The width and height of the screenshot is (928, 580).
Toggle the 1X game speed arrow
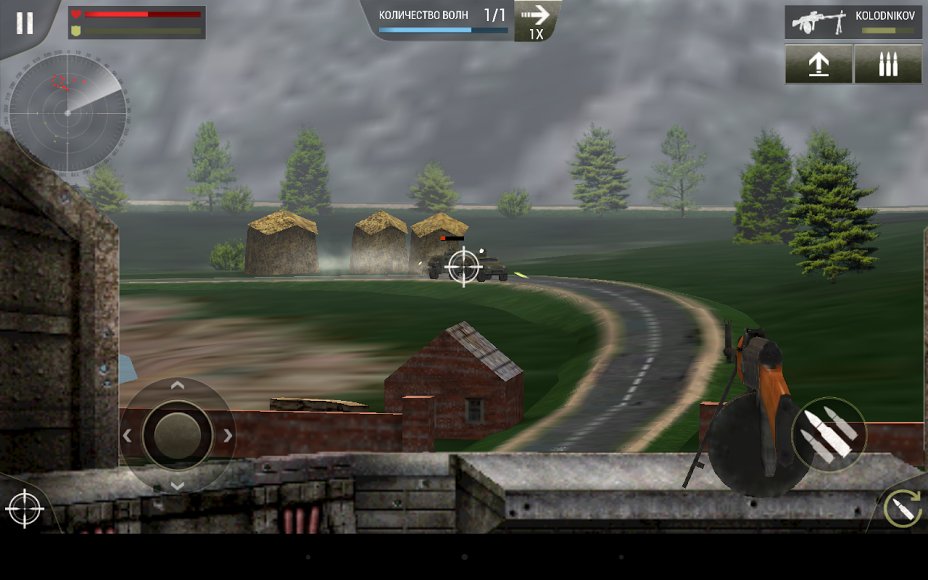536,21
